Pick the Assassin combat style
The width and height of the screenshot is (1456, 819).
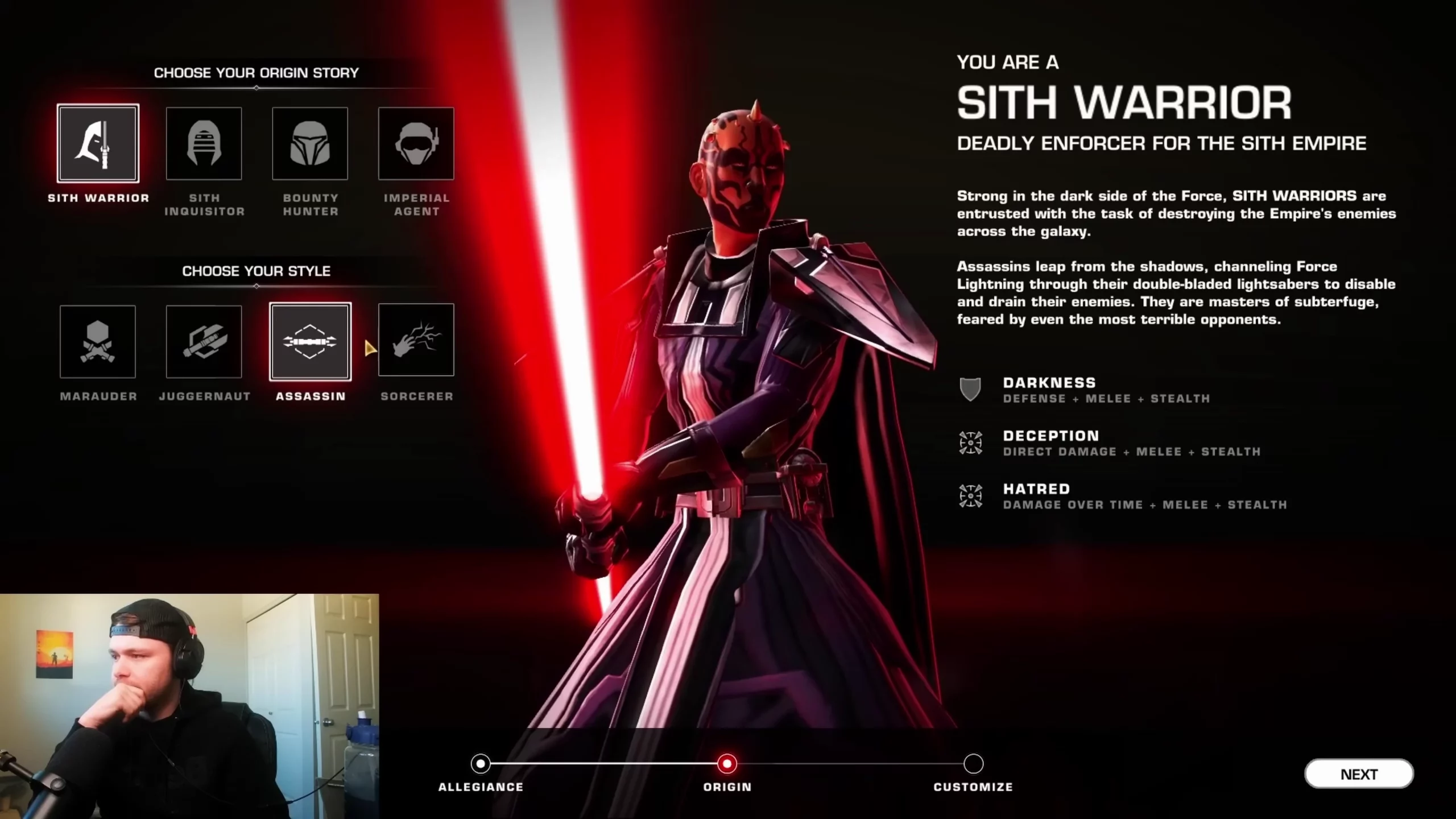point(310,341)
